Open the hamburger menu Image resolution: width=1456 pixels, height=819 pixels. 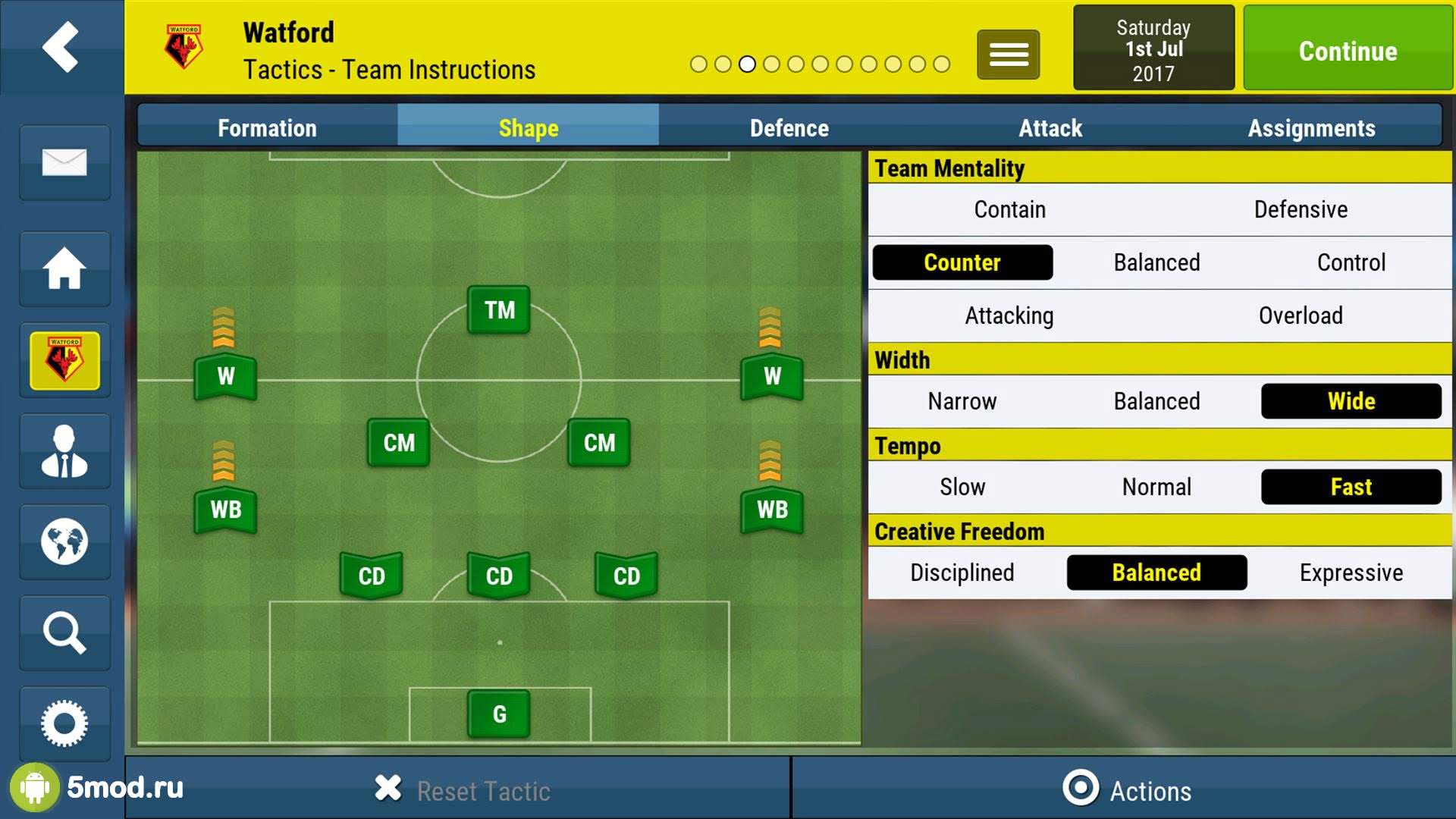tap(1008, 55)
